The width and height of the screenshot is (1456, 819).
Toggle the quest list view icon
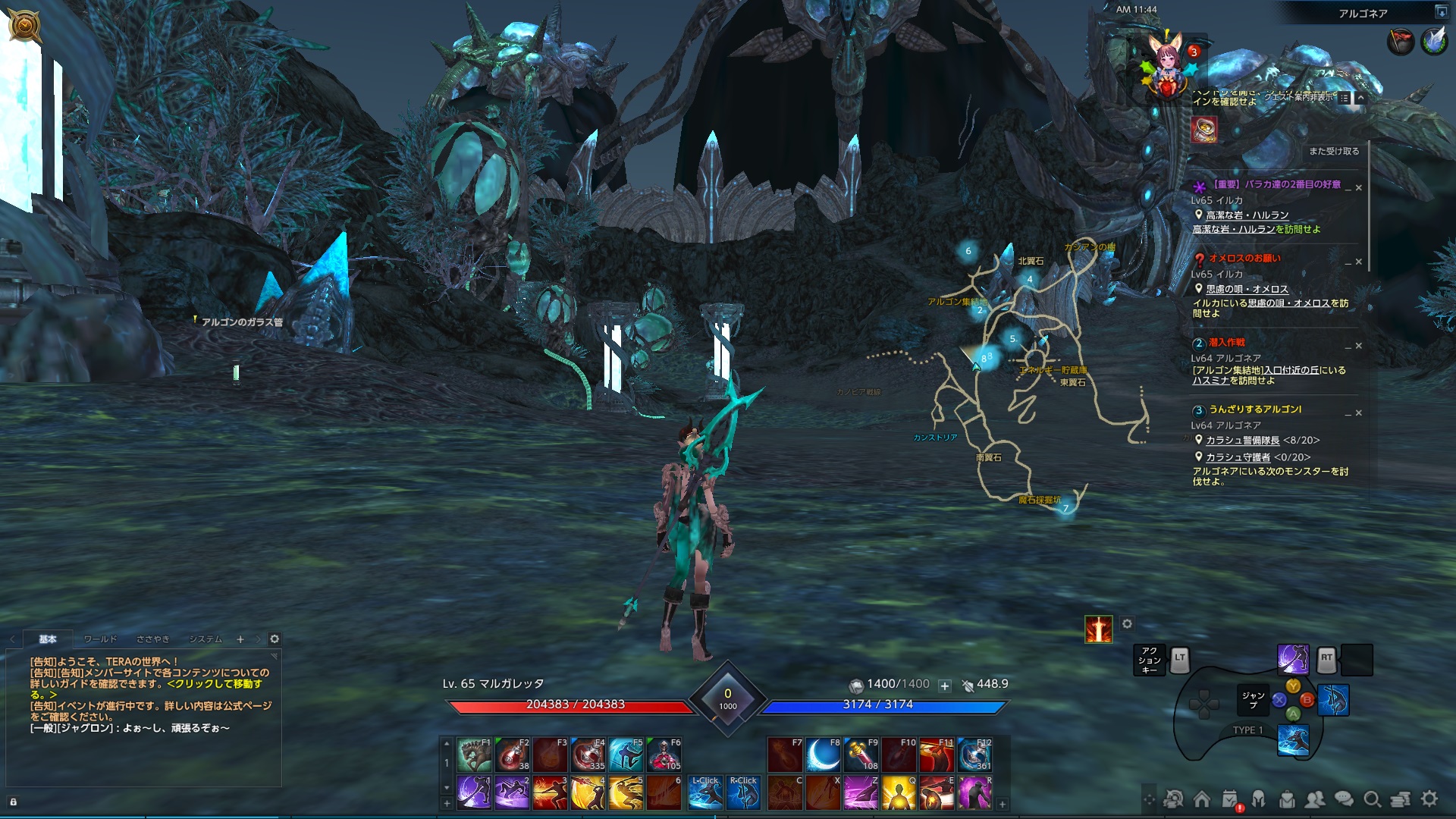(x=1345, y=98)
